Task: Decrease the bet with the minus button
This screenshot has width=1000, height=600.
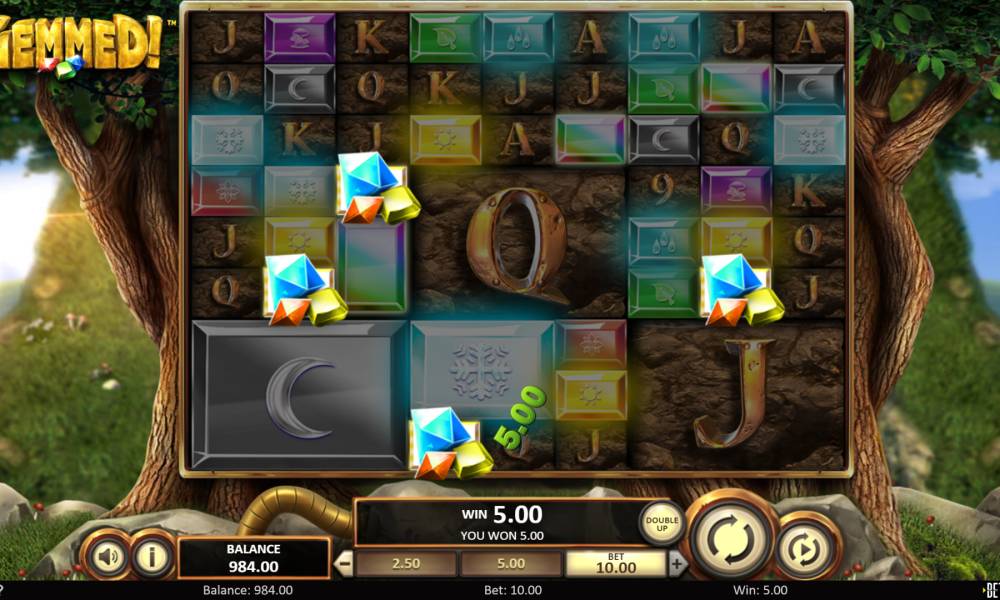Action: (x=343, y=563)
